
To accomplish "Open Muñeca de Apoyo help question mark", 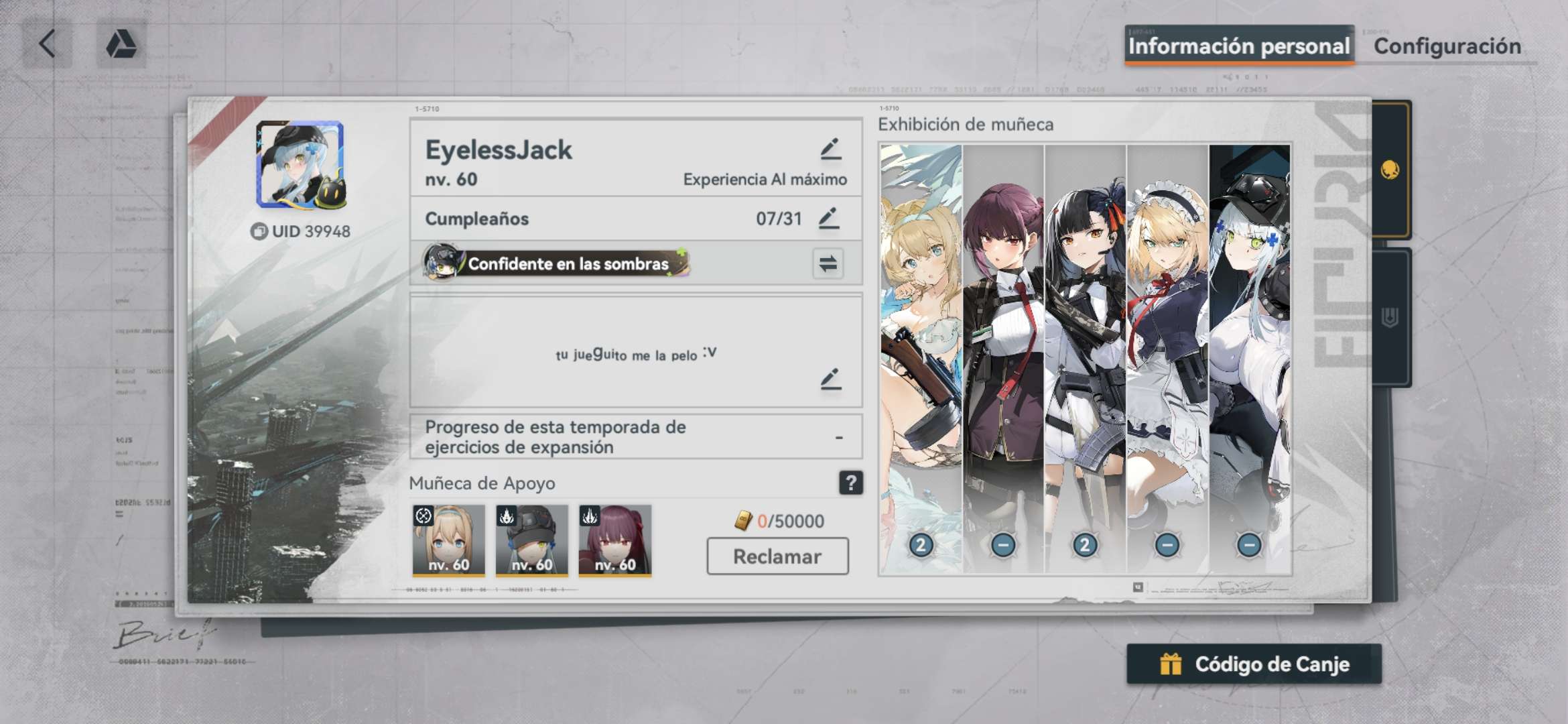I will coord(850,483).
